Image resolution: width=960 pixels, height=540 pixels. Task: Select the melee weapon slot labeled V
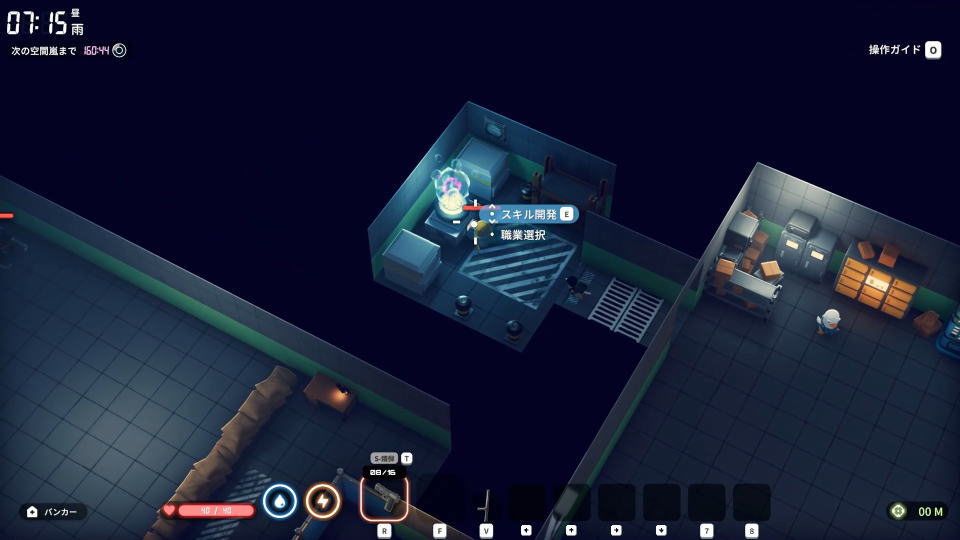click(486, 502)
